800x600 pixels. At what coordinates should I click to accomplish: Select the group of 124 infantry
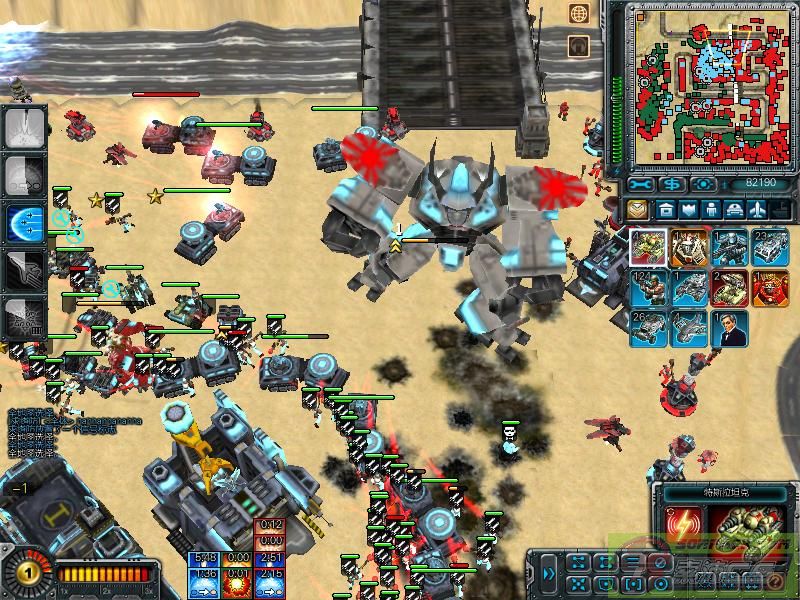point(646,288)
